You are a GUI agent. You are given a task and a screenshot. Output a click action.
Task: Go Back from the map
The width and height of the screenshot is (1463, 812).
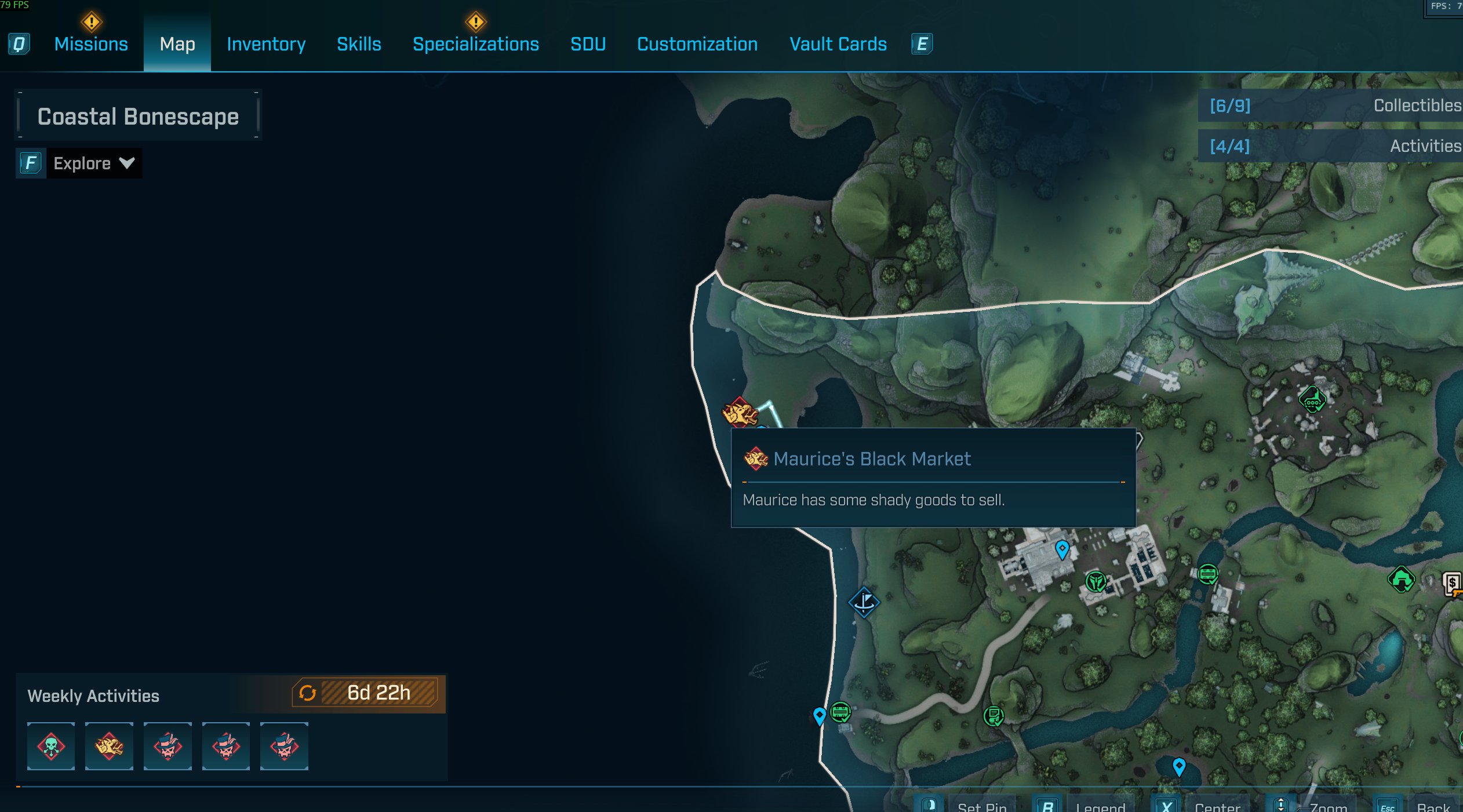1433,806
